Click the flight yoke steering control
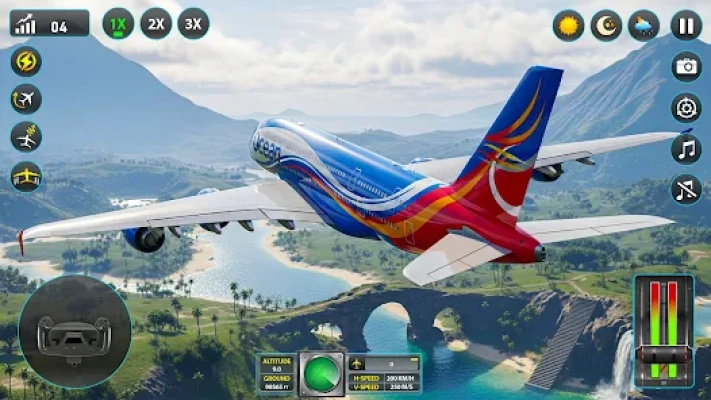The image size is (711, 400). (x=74, y=332)
